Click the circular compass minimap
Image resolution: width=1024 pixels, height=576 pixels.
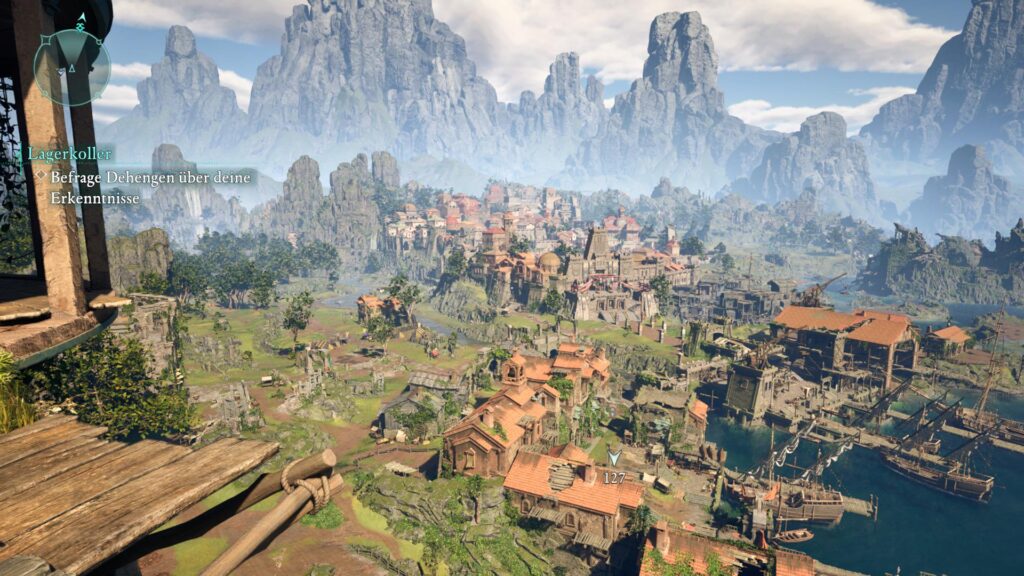(x=71, y=66)
